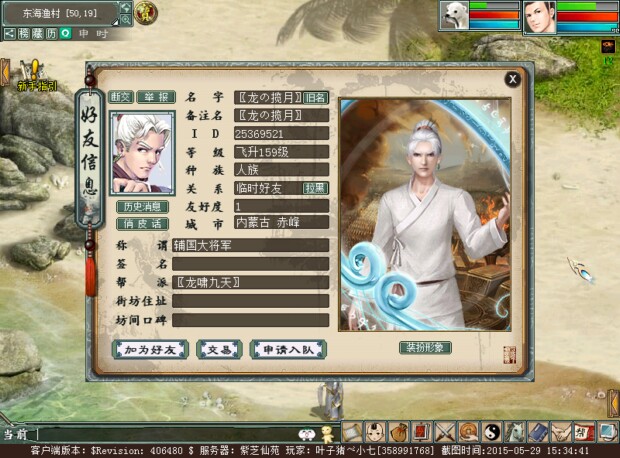This screenshot has height=458, width=620.
Task: Close the friend info panel
Action: [x=512, y=79]
